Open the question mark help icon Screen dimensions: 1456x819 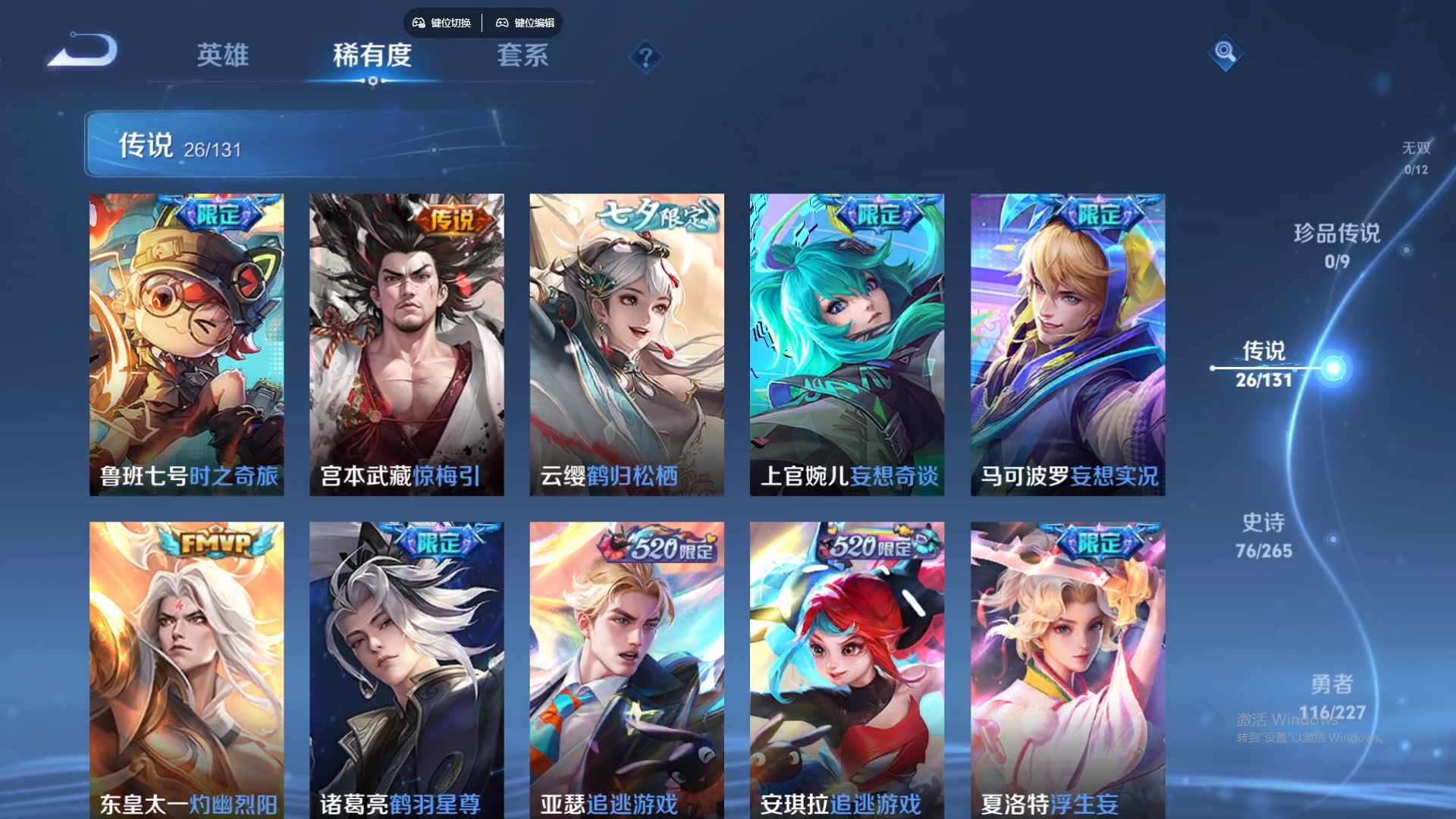pos(645,57)
